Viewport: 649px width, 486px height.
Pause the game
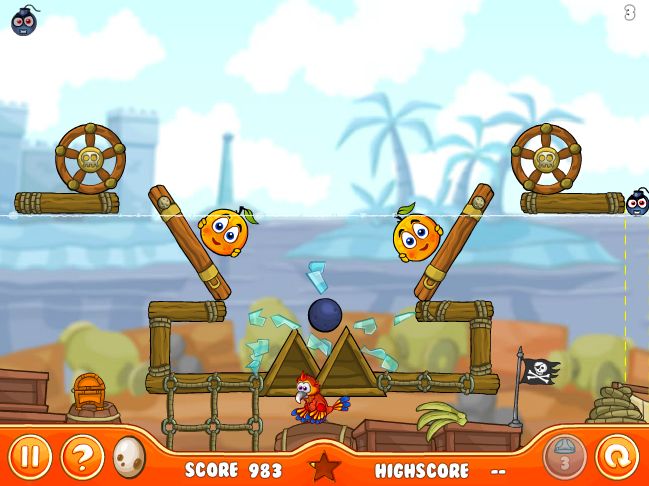point(31,457)
